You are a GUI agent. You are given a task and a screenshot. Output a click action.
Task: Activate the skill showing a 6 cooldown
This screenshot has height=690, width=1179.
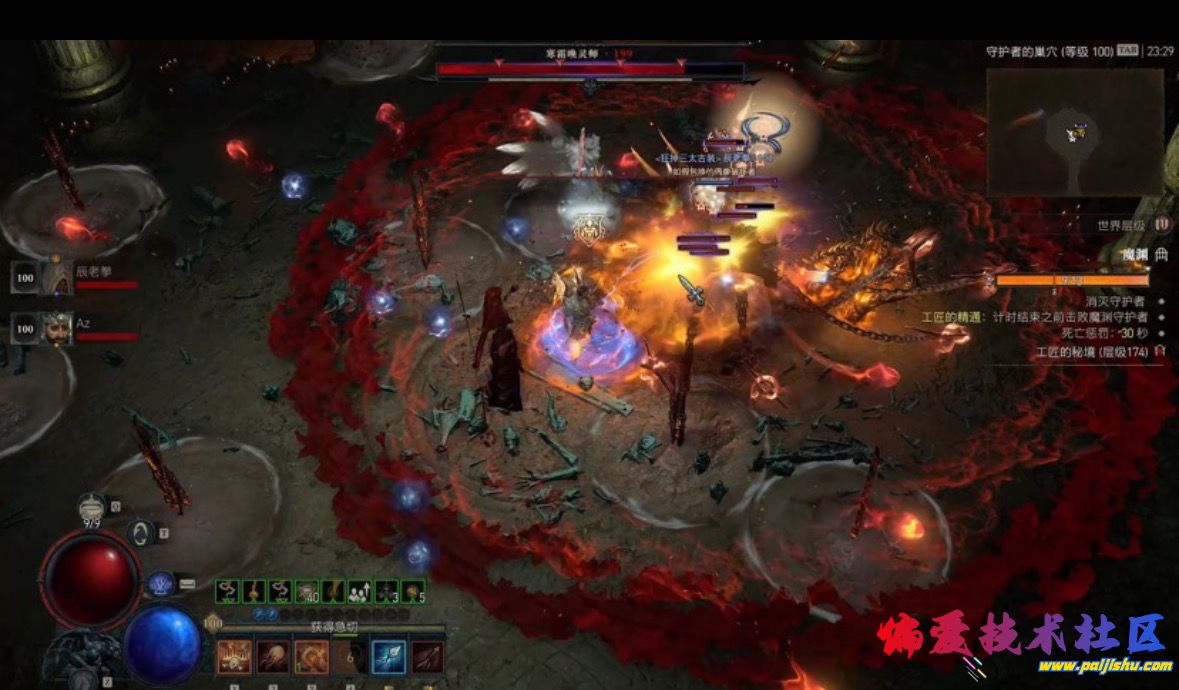pyautogui.click(x=350, y=657)
